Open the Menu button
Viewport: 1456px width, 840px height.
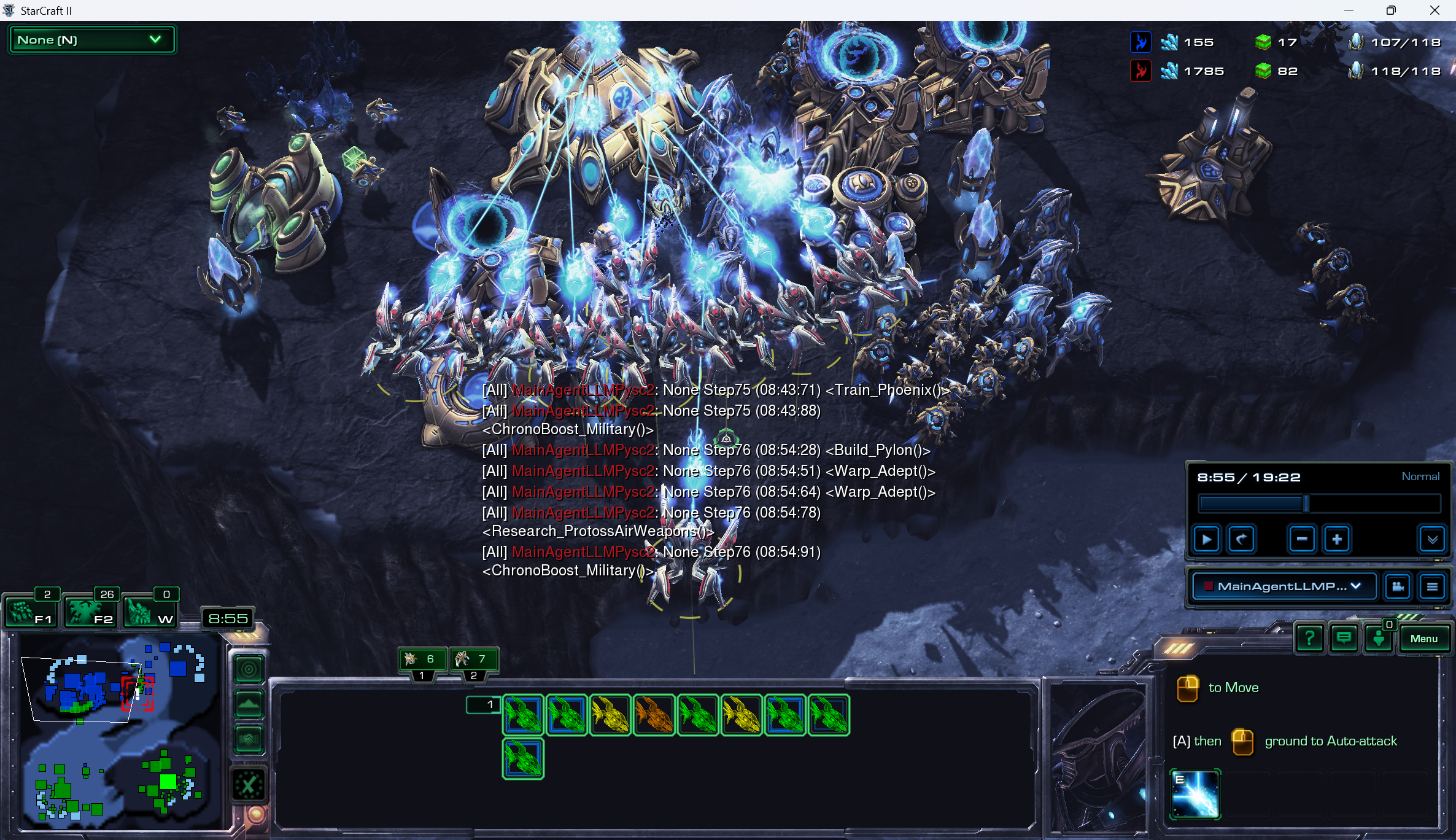(x=1423, y=639)
